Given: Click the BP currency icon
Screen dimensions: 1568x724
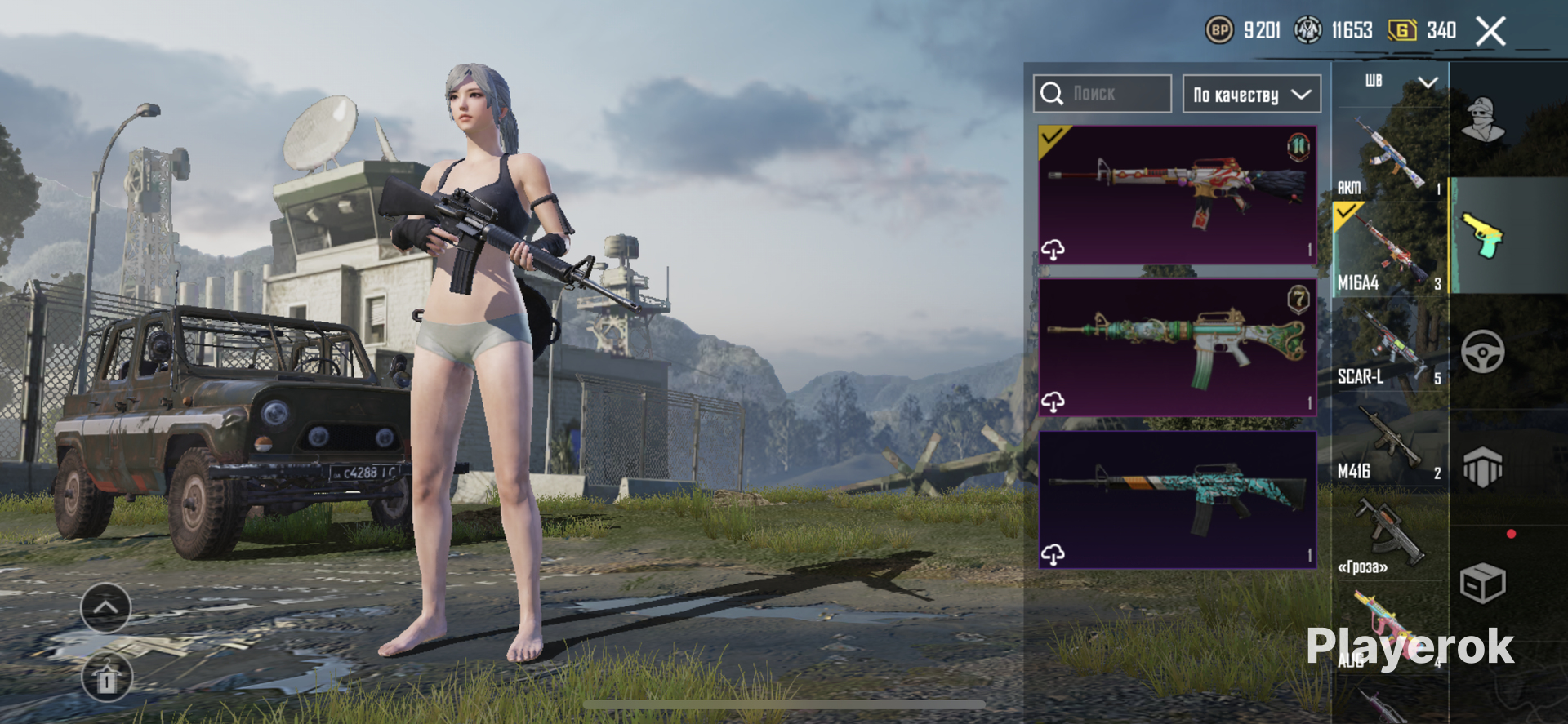Looking at the screenshot, I should pyautogui.click(x=1219, y=31).
